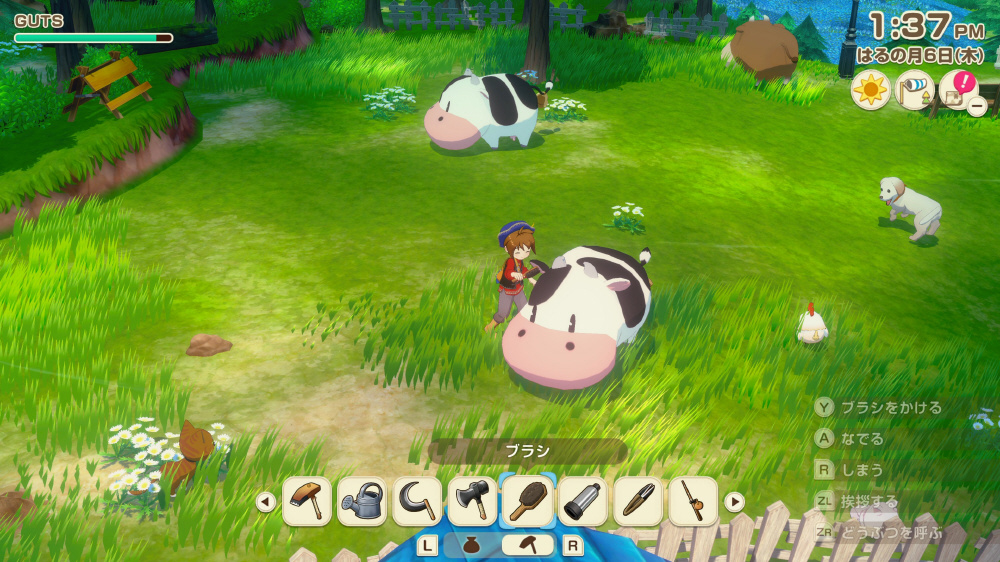Click the left arrow beside the tool bar
Screen dimensions: 1000x562
[266, 502]
